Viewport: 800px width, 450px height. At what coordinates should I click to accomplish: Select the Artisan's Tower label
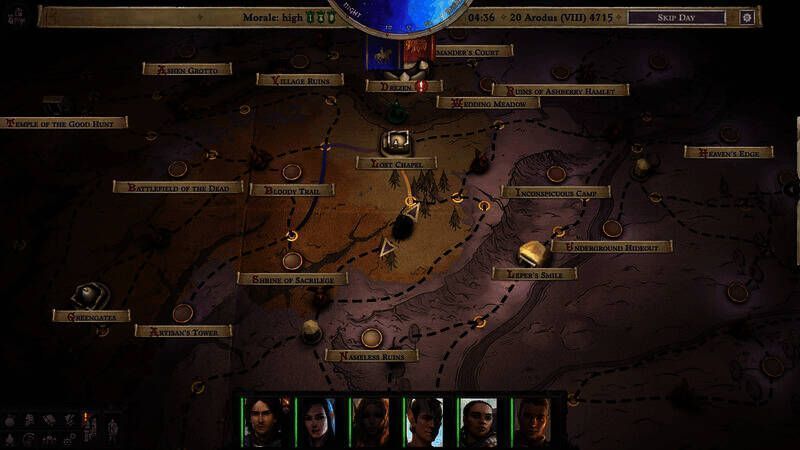(x=183, y=331)
